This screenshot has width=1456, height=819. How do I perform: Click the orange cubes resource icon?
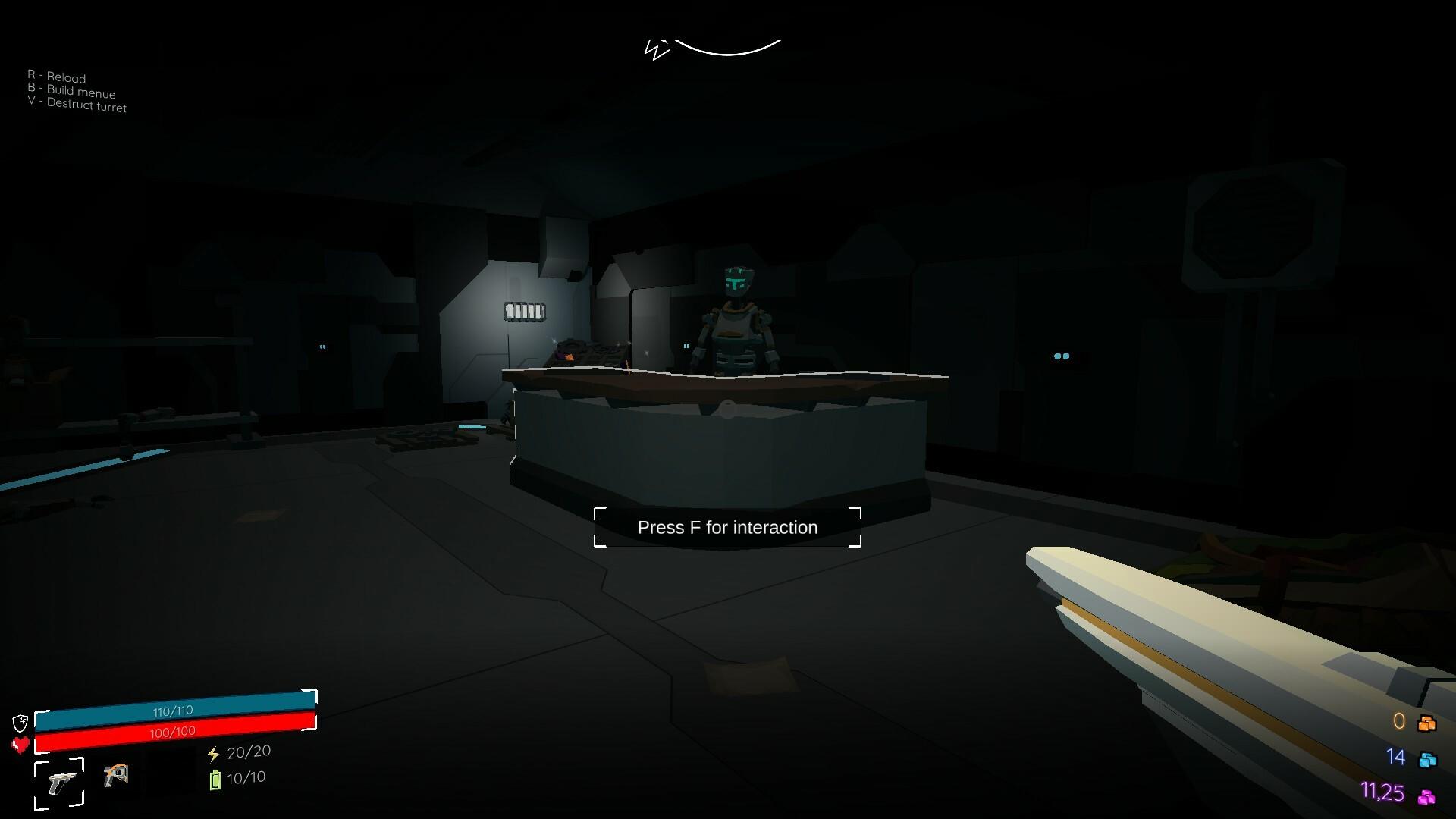tap(1428, 721)
